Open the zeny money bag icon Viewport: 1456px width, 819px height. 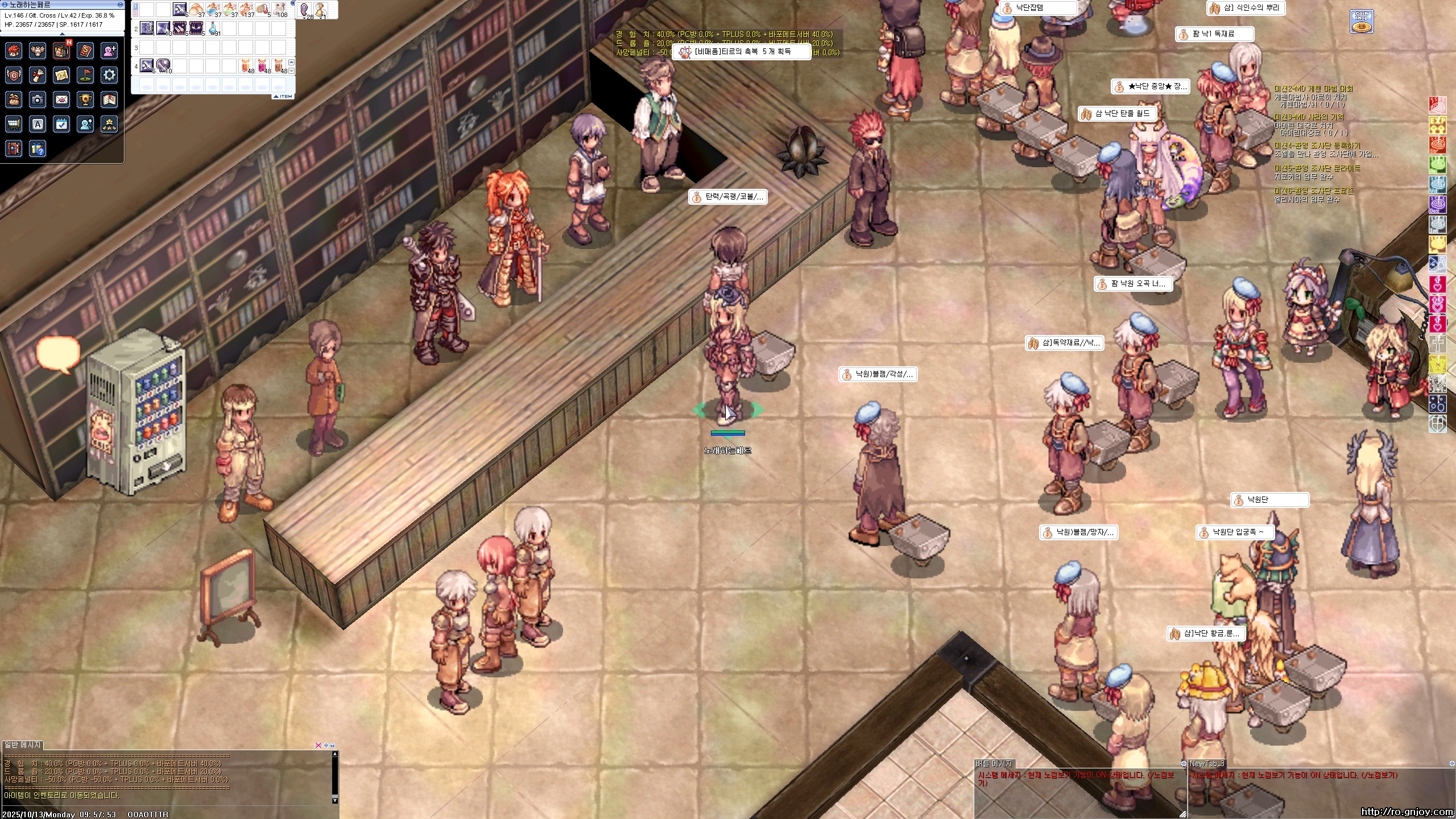tap(14, 100)
